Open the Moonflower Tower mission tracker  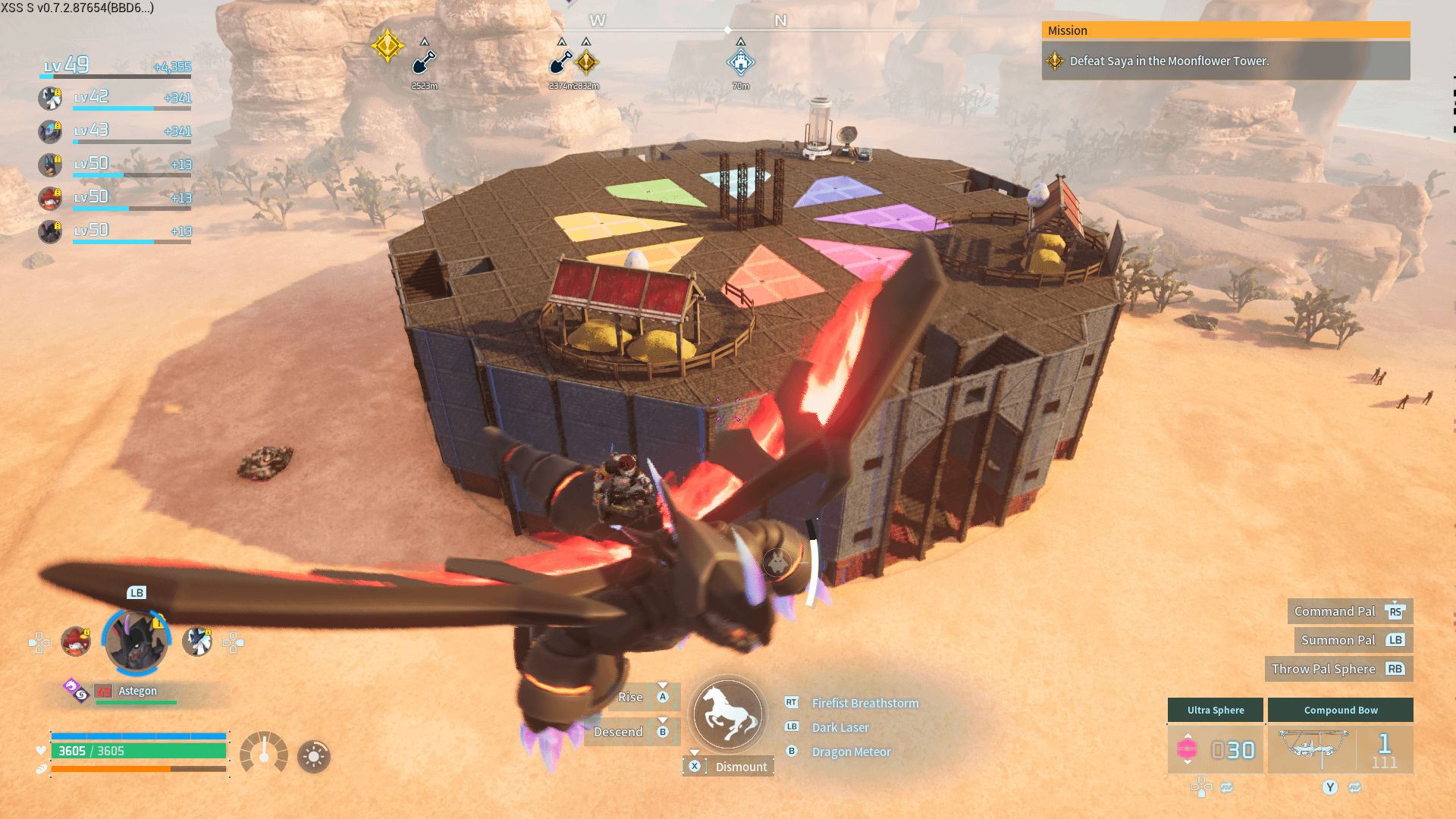tap(1225, 61)
